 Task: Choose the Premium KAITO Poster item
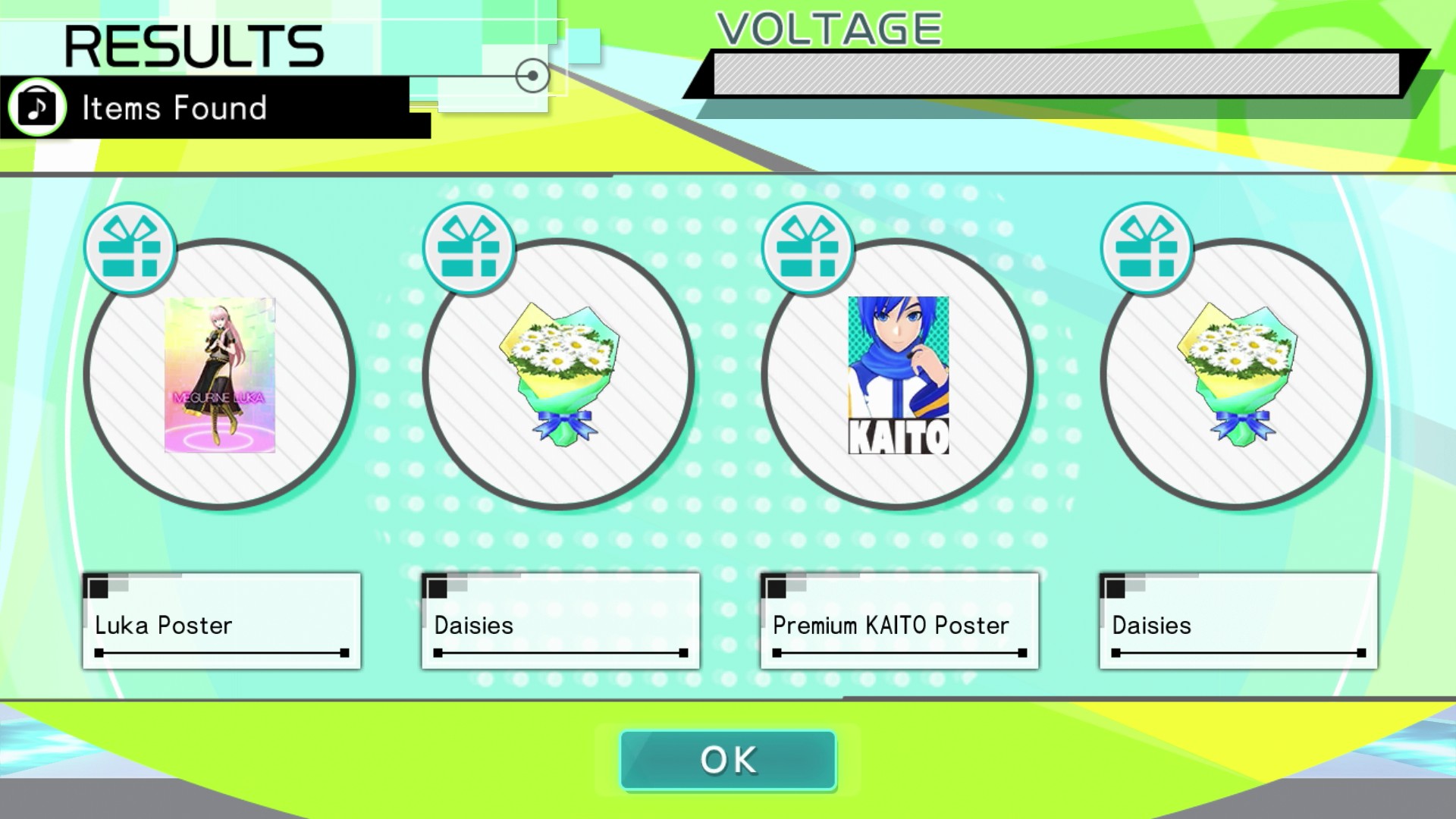(898, 375)
